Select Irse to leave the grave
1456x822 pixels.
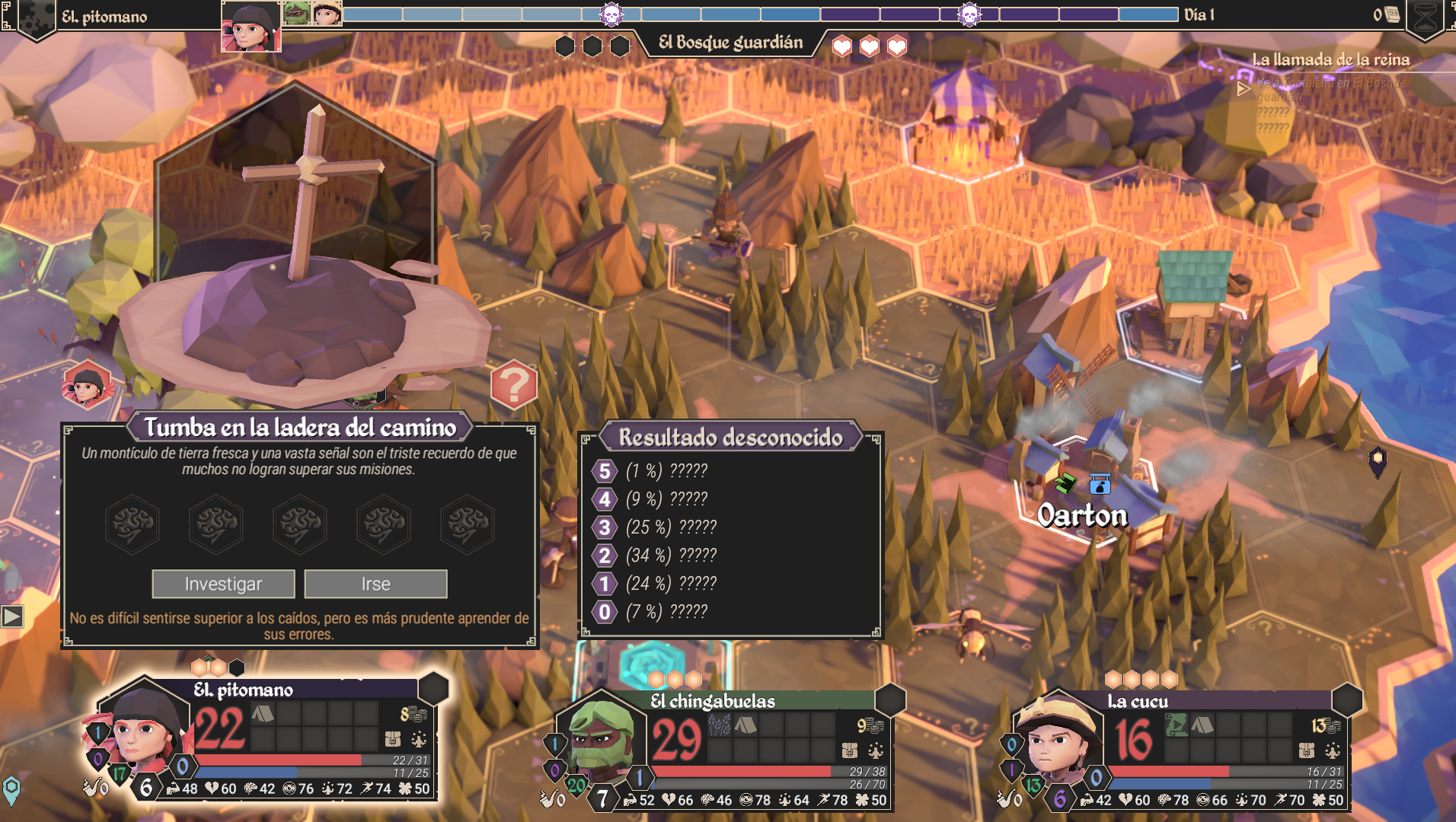pyautogui.click(x=375, y=584)
